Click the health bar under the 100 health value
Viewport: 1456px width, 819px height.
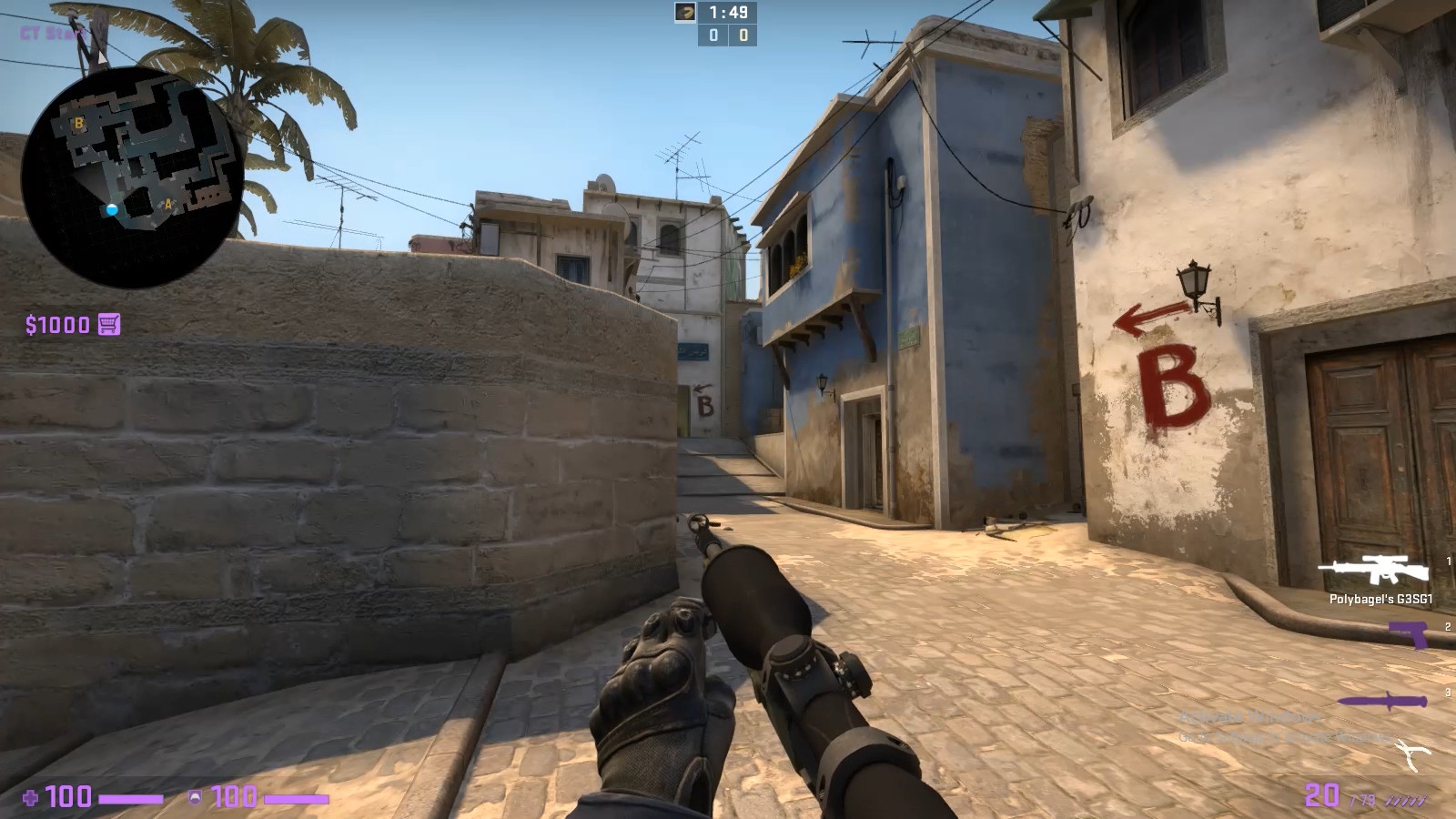pos(129,798)
